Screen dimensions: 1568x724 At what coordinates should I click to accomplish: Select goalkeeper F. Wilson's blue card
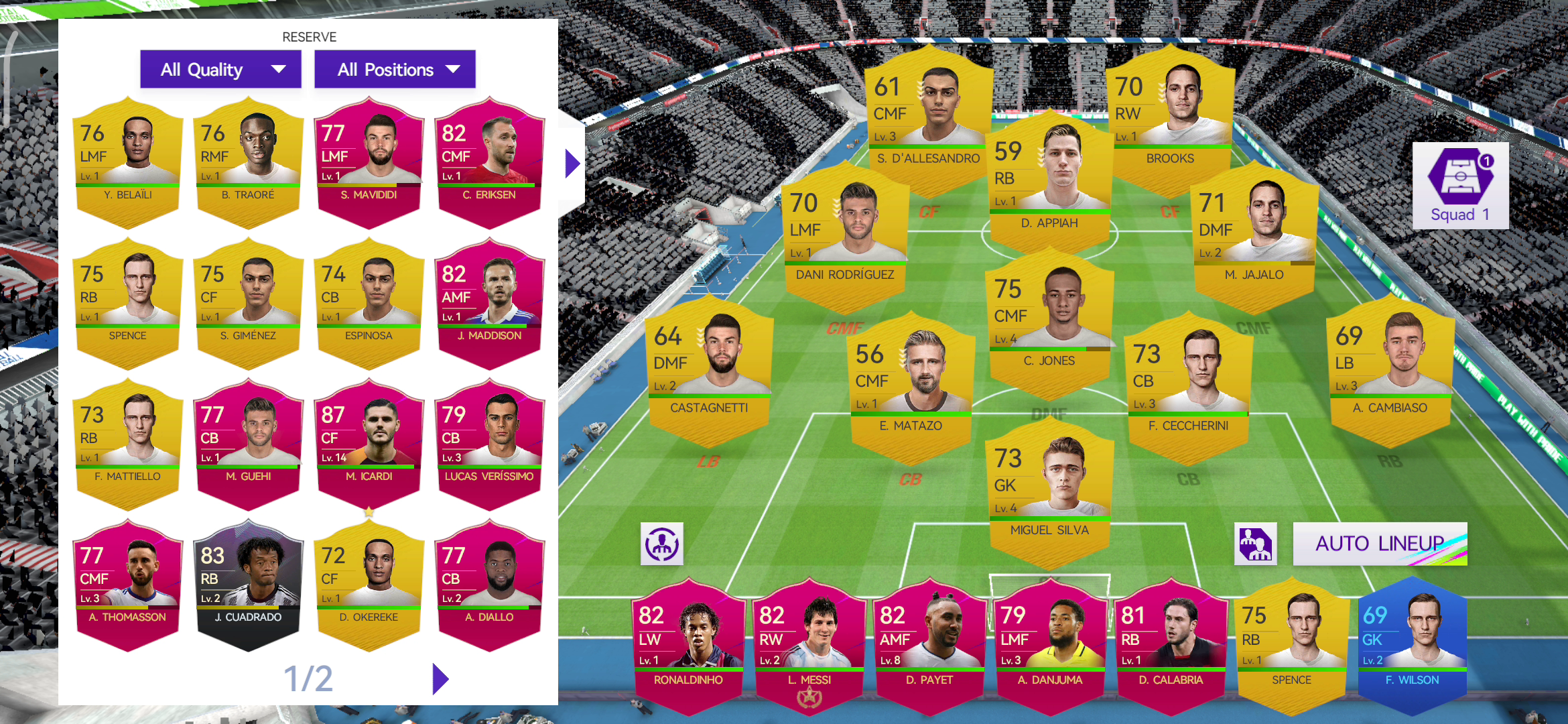(1411, 640)
